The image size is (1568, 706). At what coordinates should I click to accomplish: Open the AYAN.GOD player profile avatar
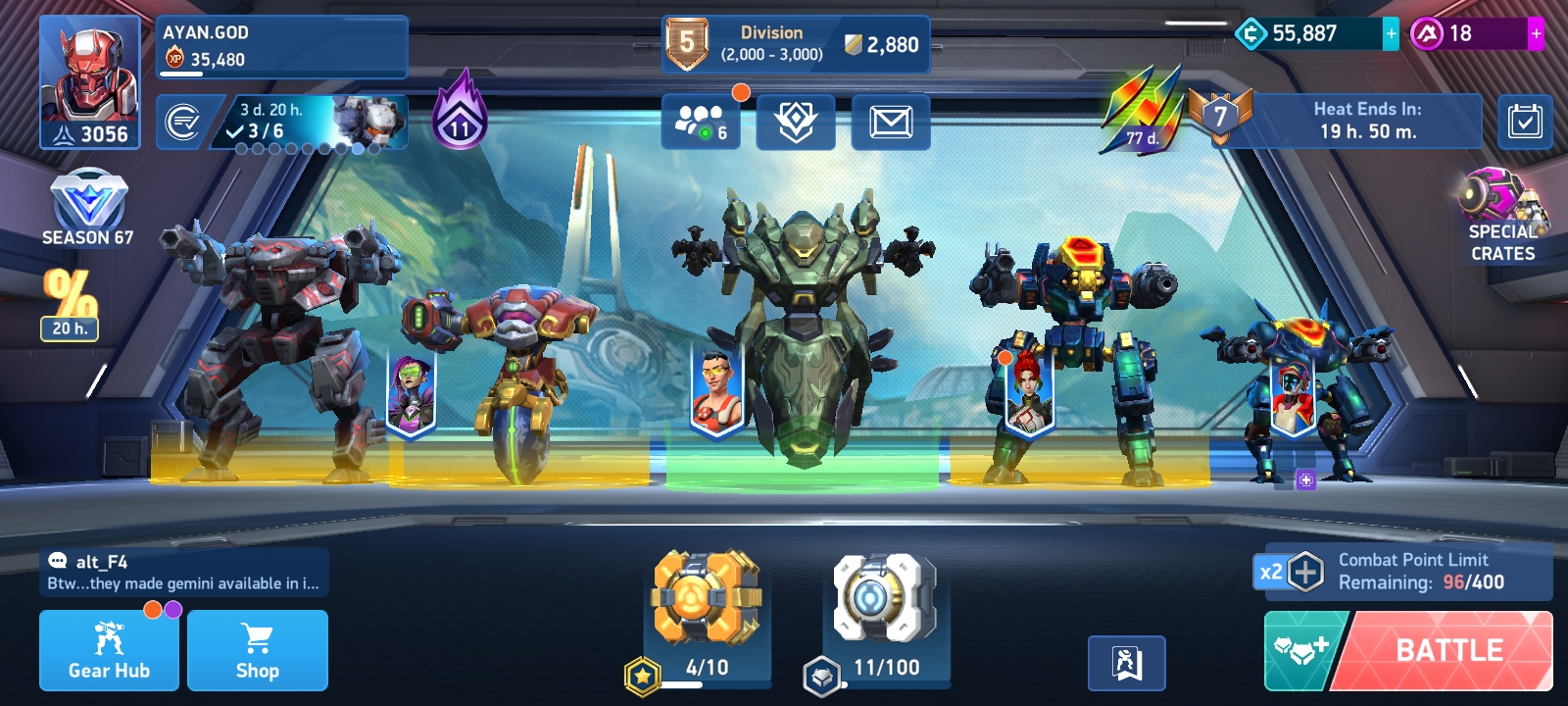[x=89, y=82]
